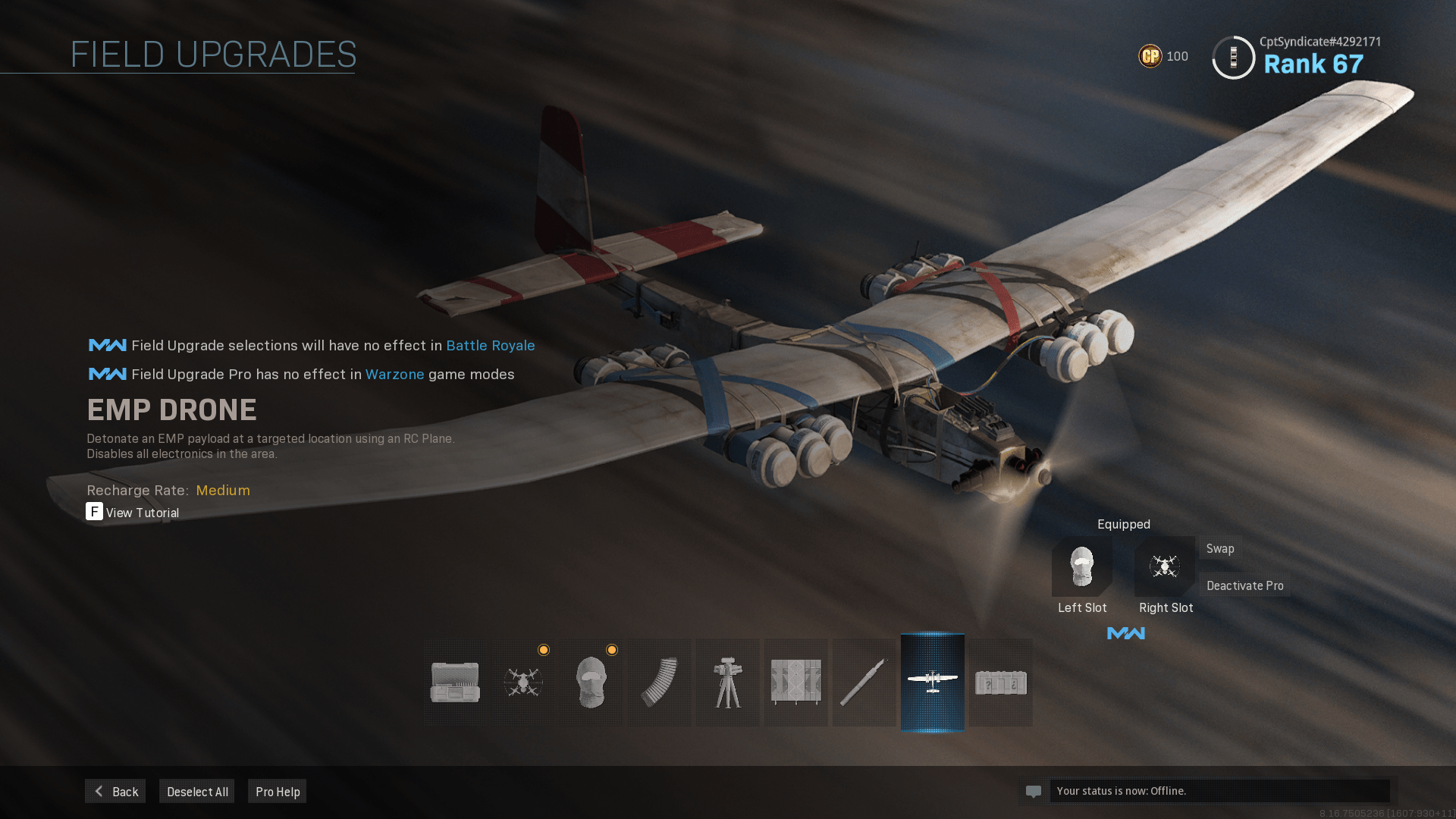Click Deselect All

coord(197,791)
